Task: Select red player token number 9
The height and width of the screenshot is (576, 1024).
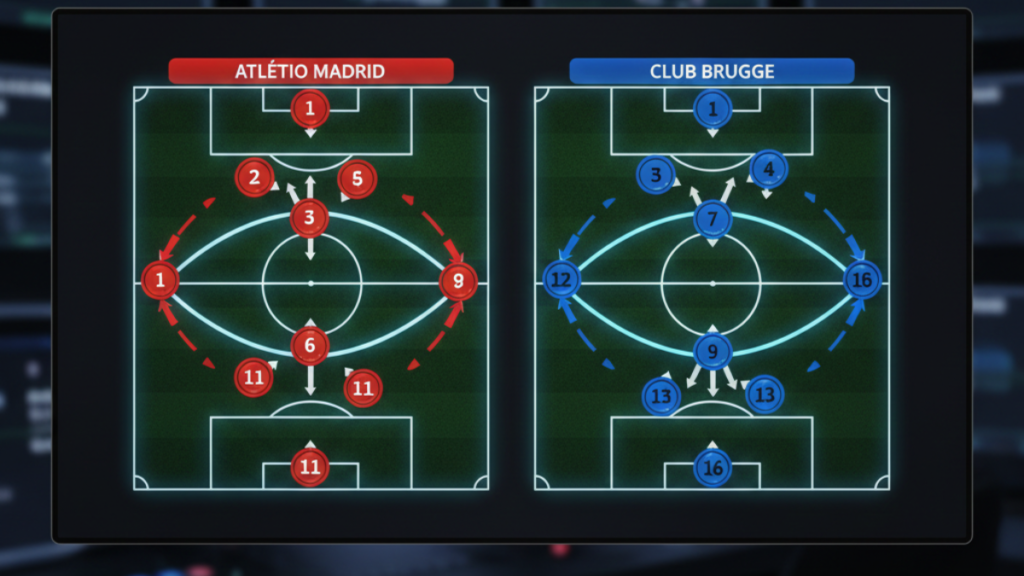Action: click(x=458, y=282)
